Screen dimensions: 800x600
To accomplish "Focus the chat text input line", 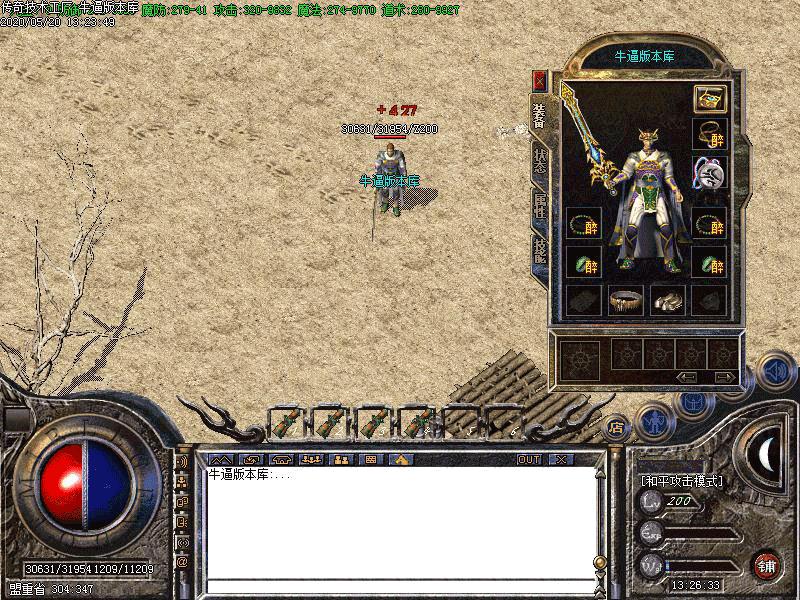I will (x=400, y=585).
